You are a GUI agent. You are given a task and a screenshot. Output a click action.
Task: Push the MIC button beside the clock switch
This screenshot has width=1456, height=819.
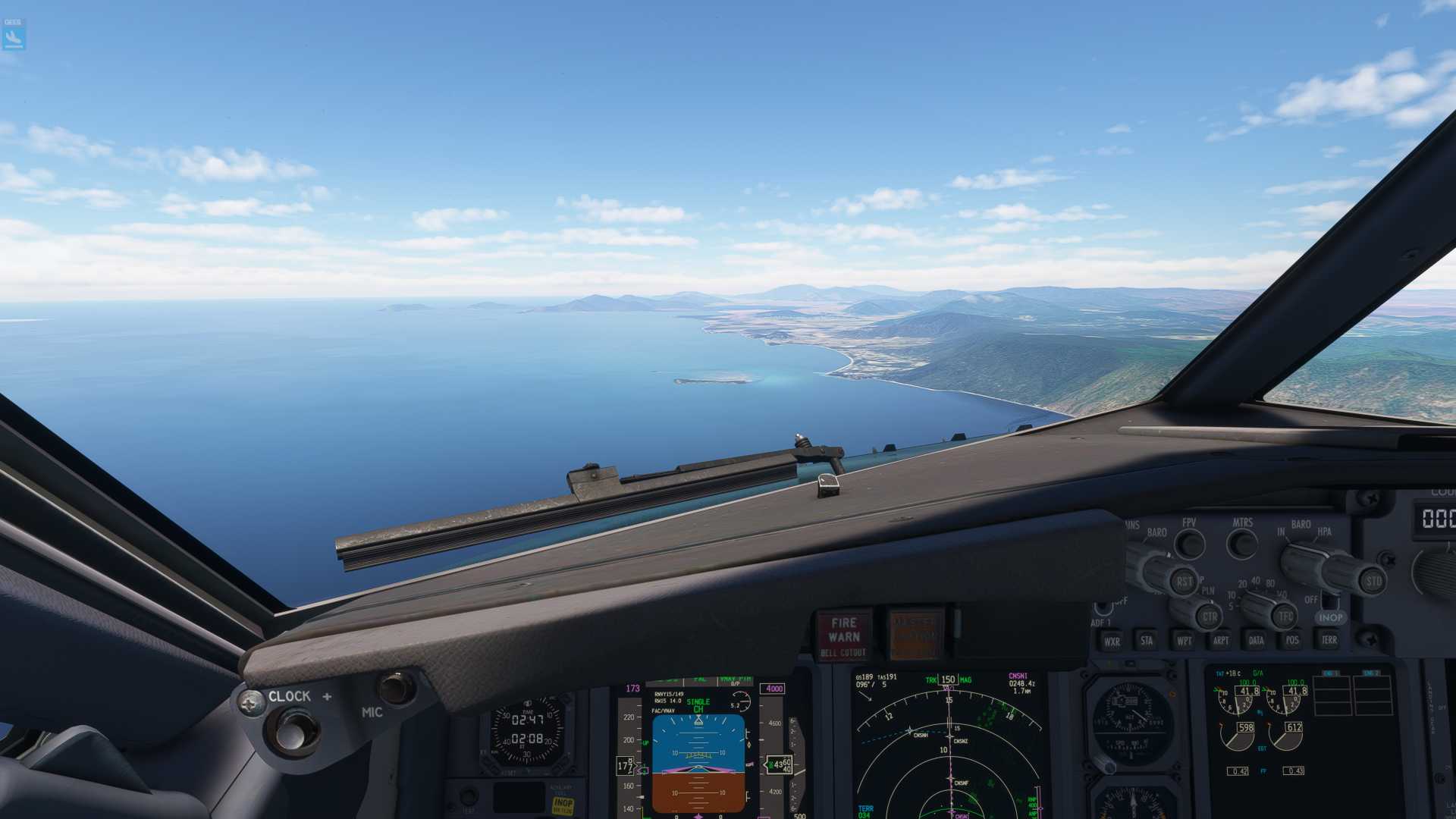click(x=397, y=688)
